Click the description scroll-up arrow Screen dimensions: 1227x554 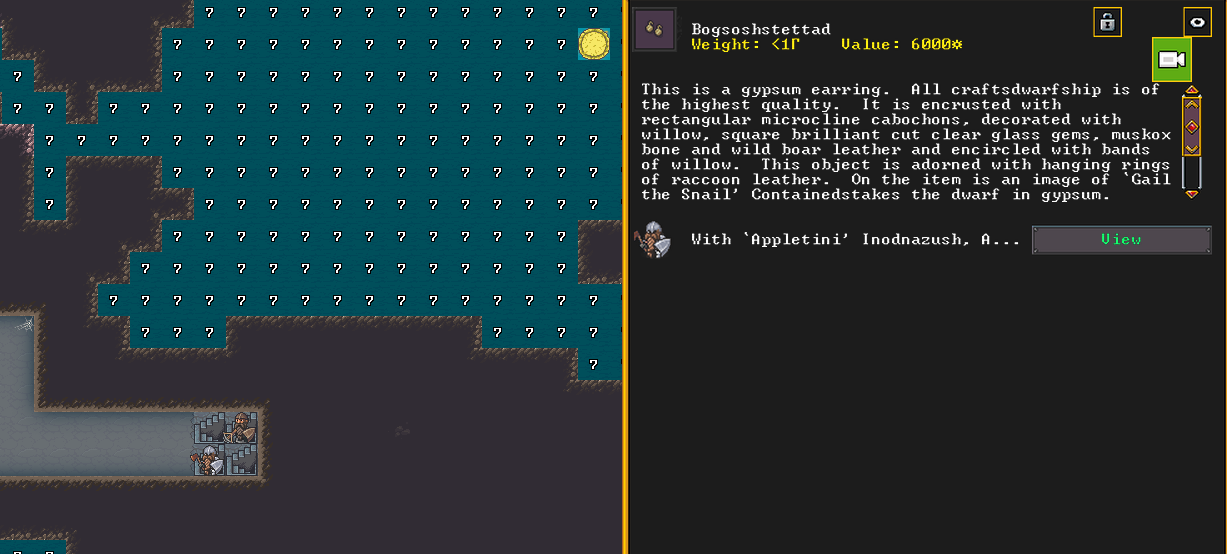point(1191,91)
